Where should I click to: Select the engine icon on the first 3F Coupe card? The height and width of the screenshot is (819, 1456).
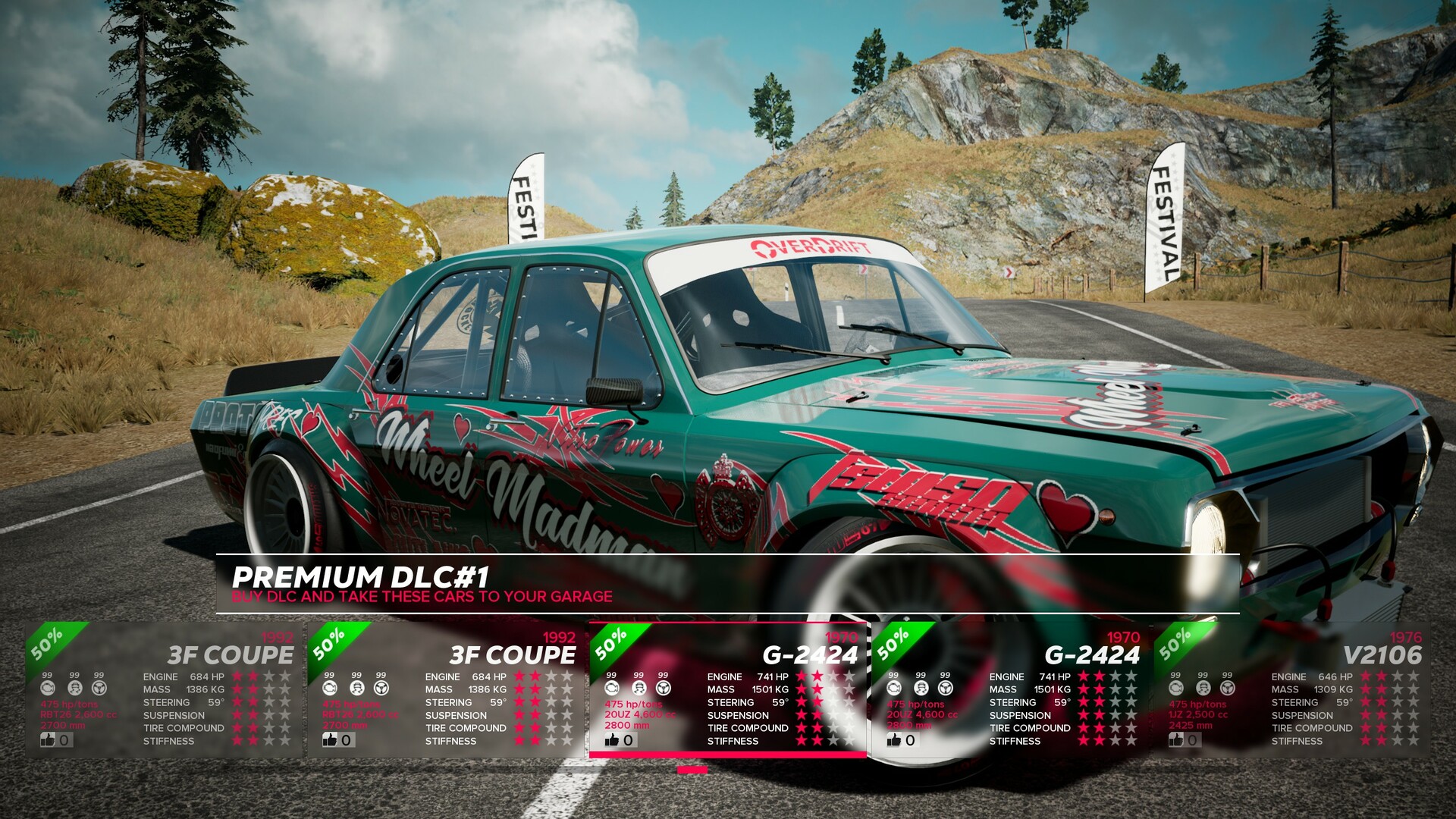49,688
